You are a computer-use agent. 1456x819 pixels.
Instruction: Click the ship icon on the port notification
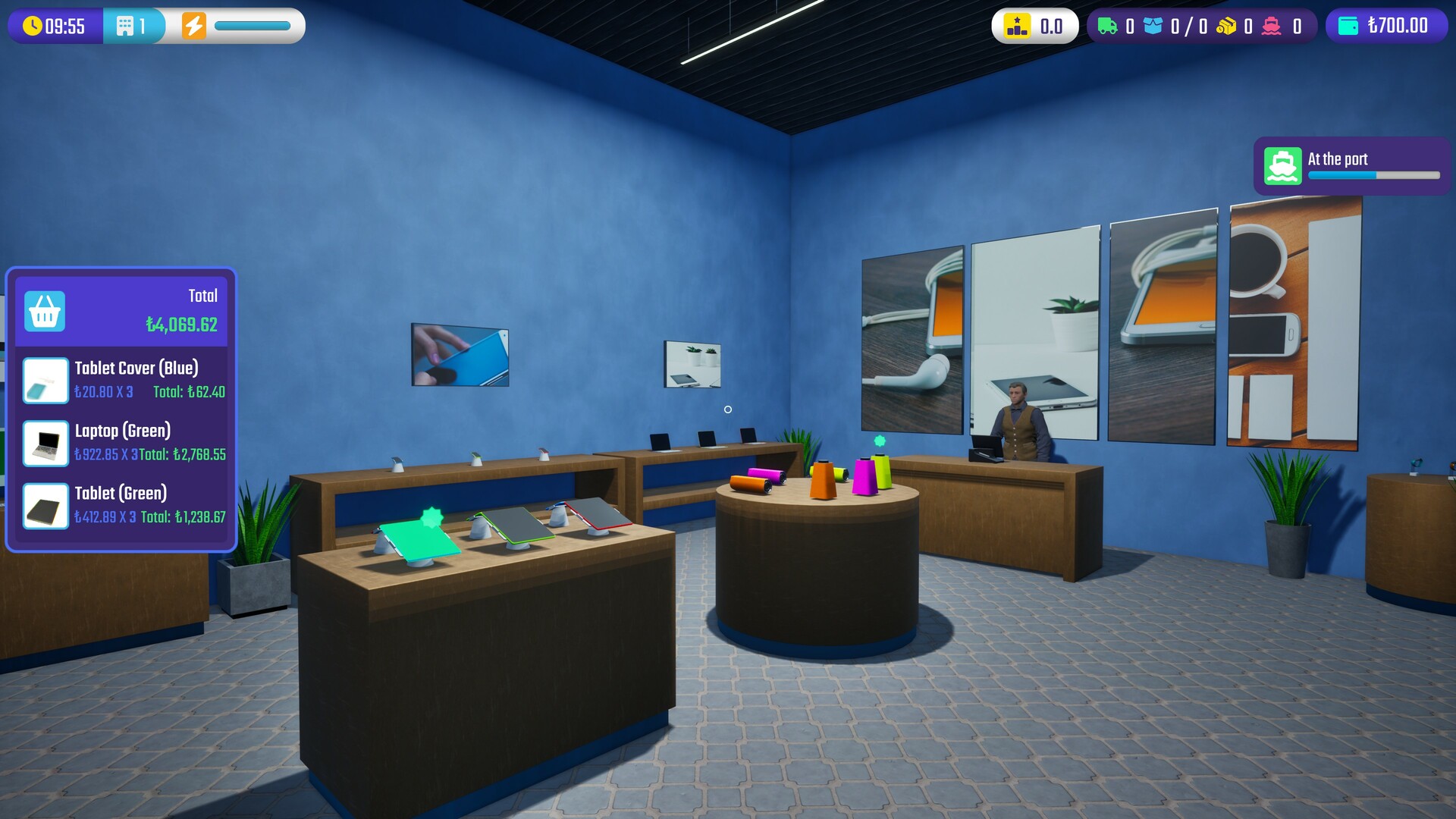point(1282,166)
